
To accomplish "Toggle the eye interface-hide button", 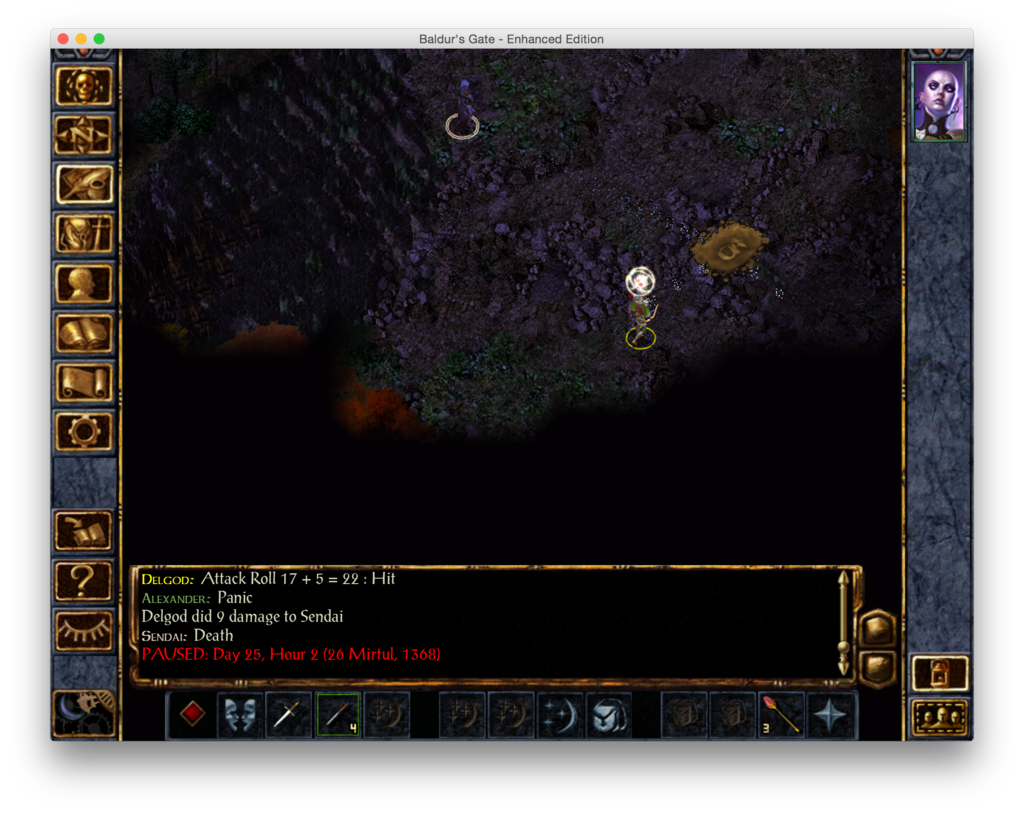I will 84,630.
